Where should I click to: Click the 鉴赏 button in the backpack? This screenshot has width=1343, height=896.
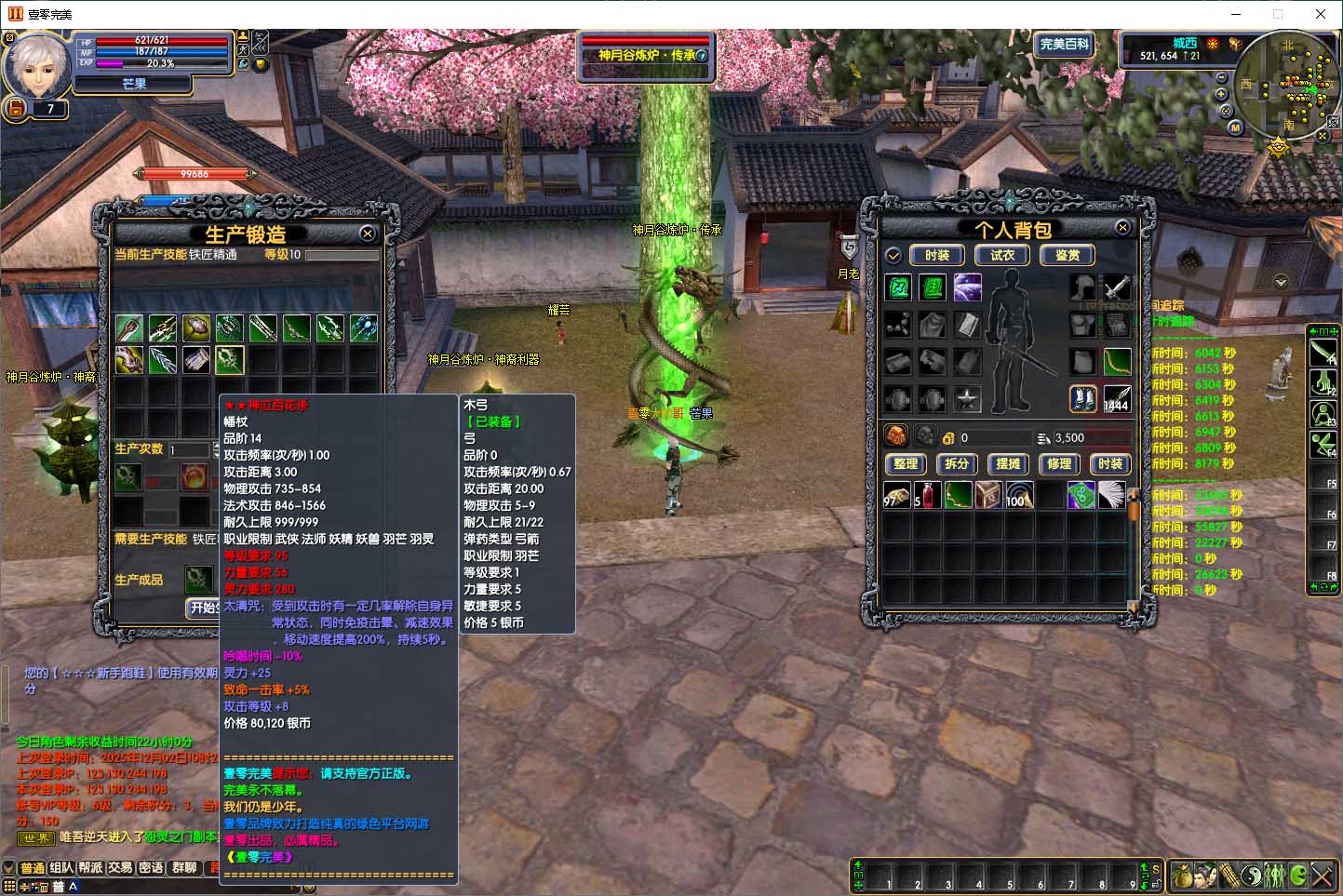1067,255
